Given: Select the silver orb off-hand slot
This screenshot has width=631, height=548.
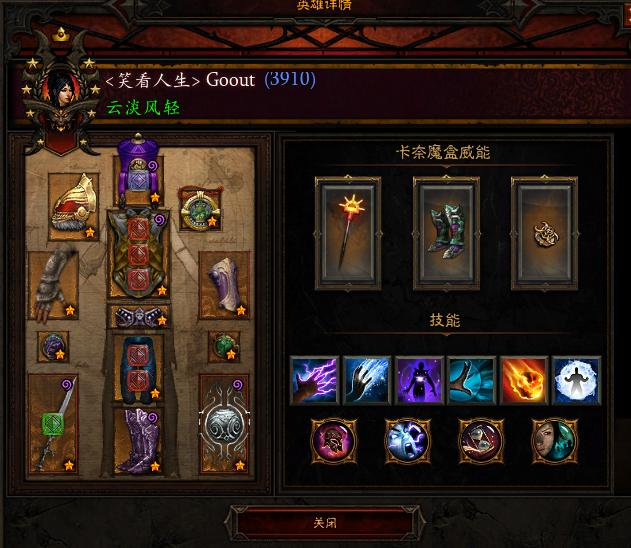Looking at the screenshot, I should (x=223, y=424).
